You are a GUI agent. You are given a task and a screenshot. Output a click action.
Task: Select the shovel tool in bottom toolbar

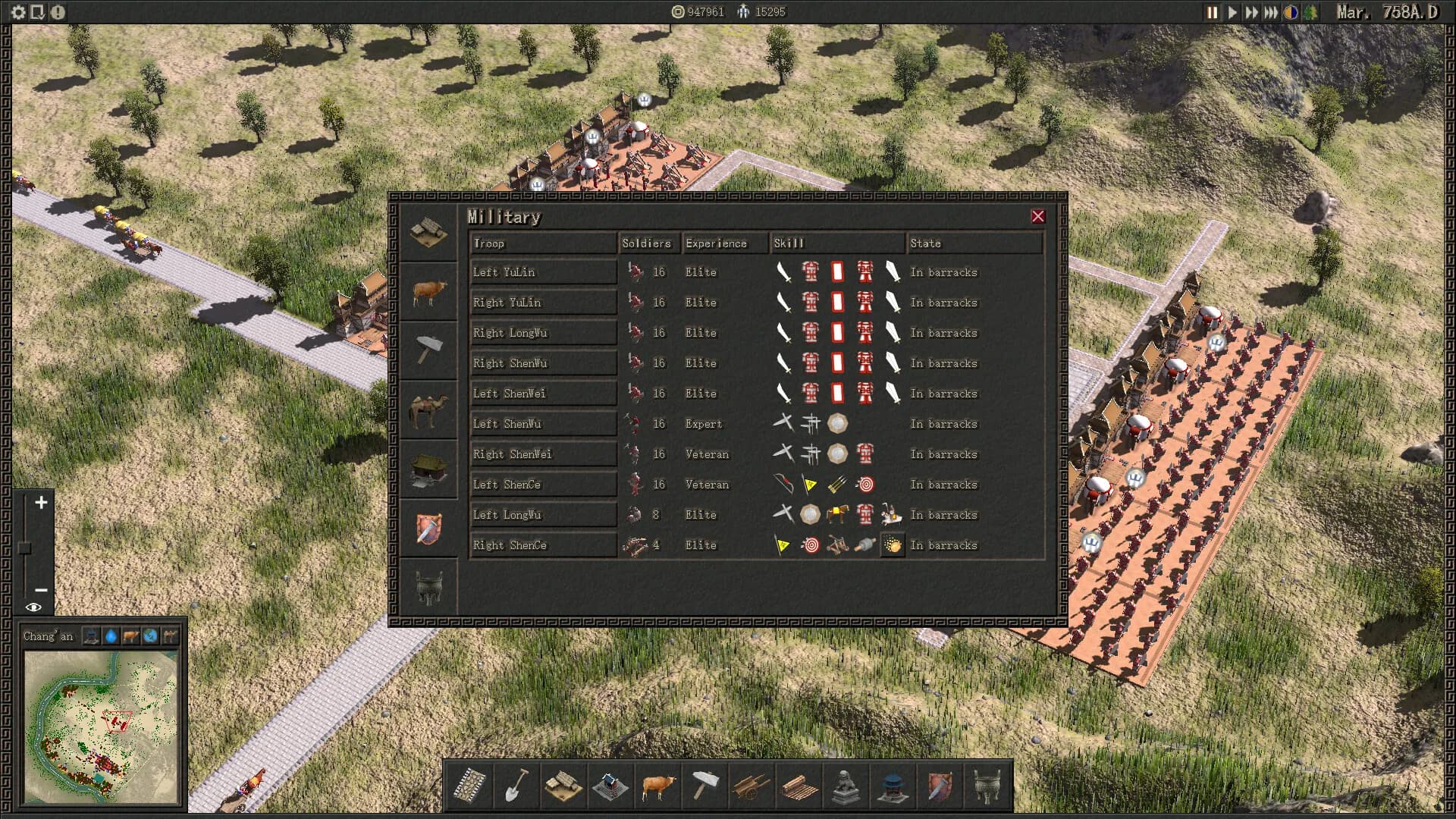click(x=516, y=786)
